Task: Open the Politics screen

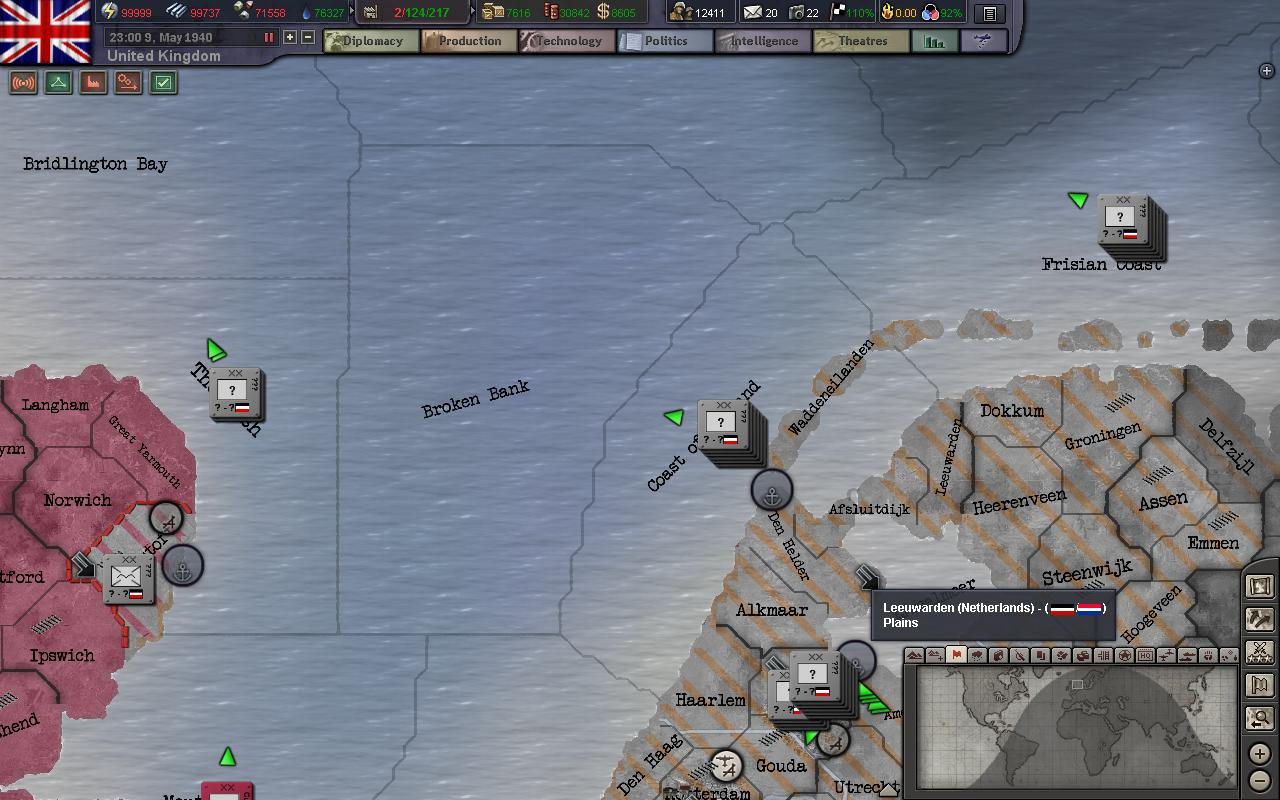Action: click(664, 41)
